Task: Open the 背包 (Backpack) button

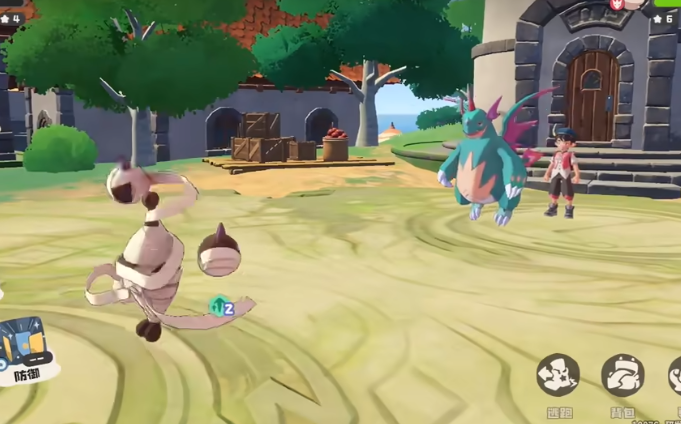Action: click(x=622, y=376)
